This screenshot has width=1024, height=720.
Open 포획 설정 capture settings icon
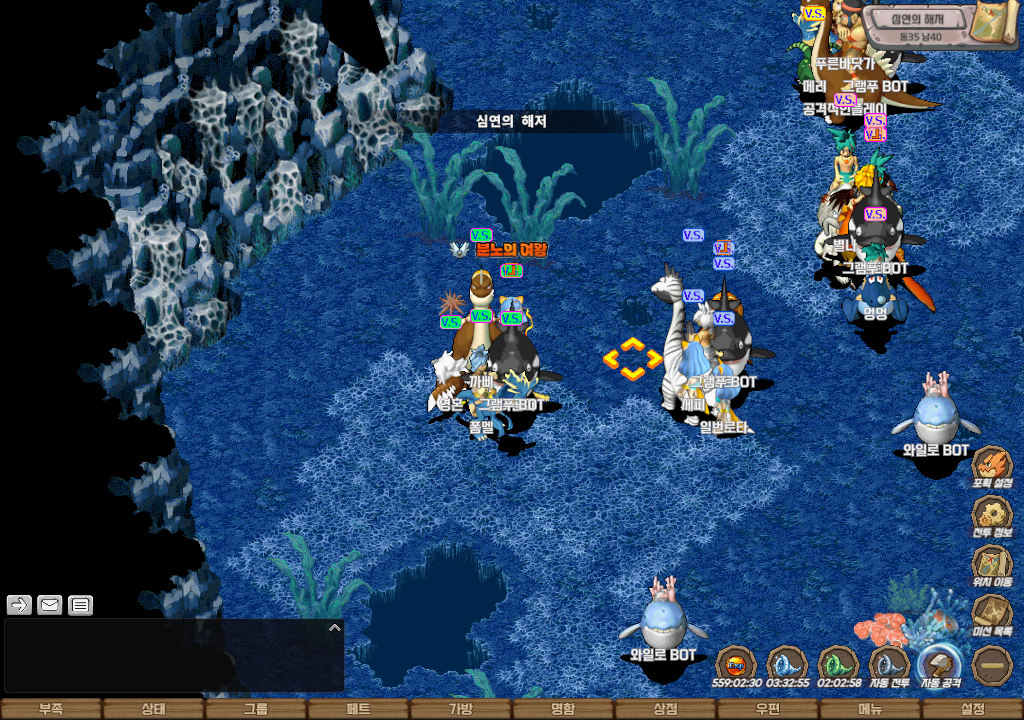point(992,467)
